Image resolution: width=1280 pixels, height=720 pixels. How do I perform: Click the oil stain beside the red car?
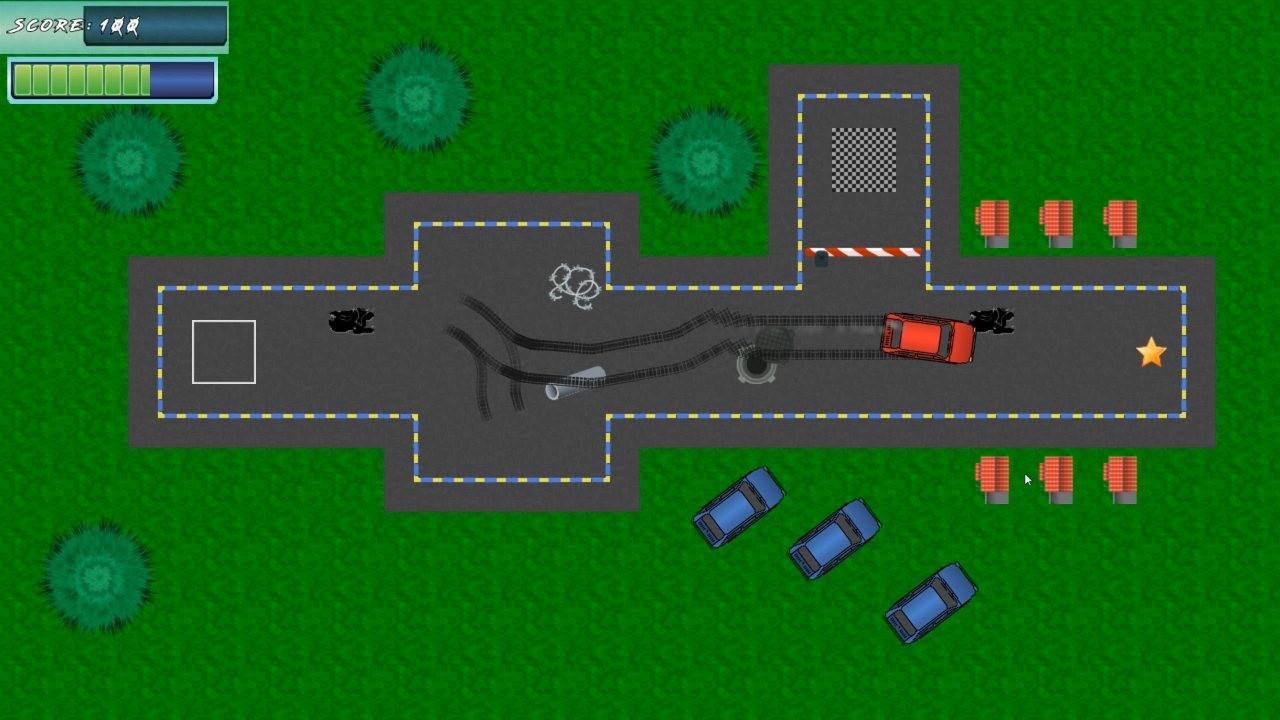coord(990,322)
